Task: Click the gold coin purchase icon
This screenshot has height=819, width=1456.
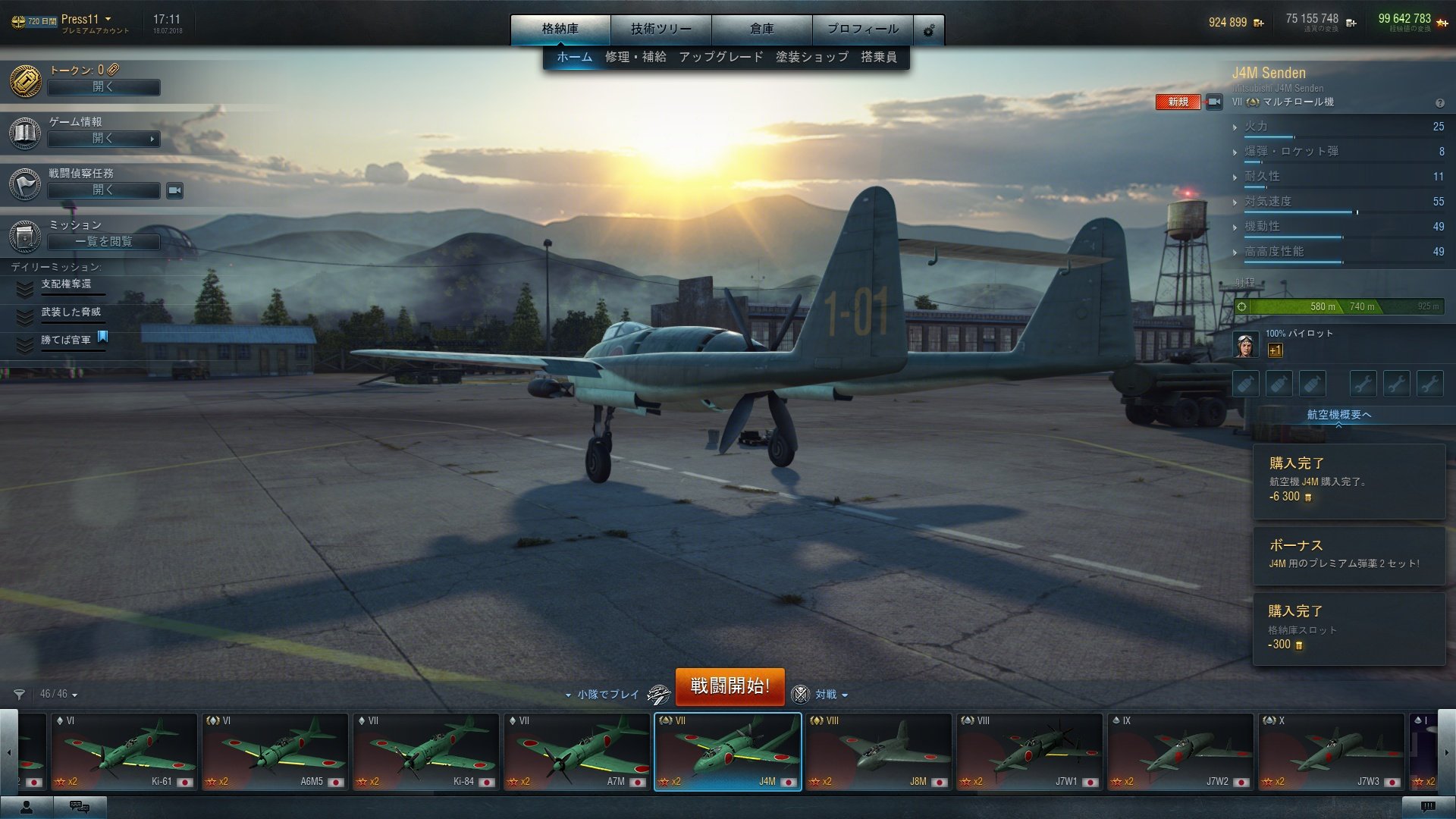Action: (x=1259, y=23)
